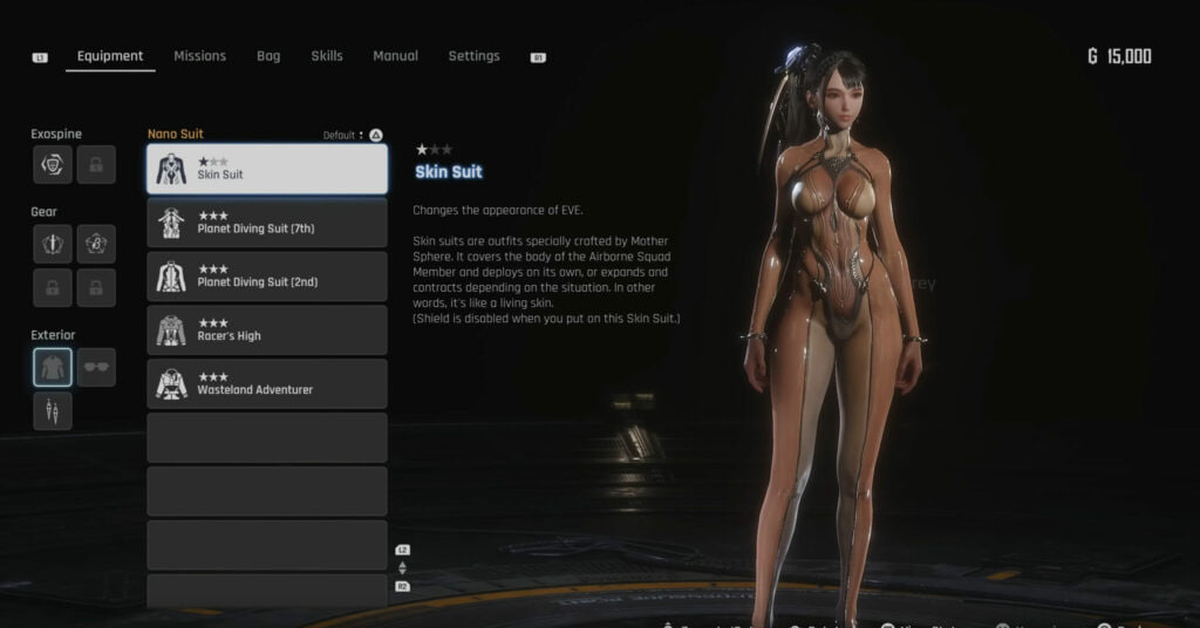Viewport: 1200px width, 628px height.
Task: Choose the earrings exterior slot
Action: (52, 411)
